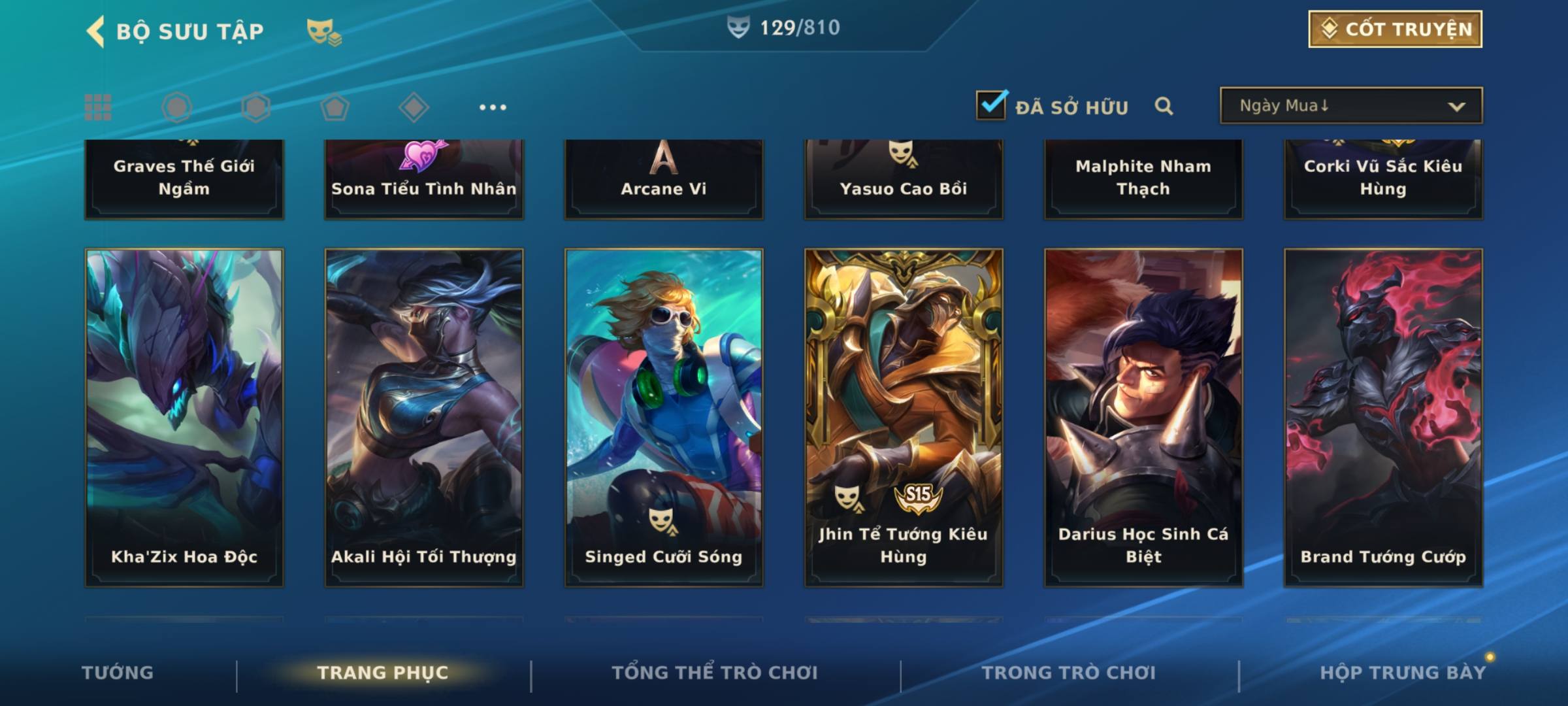This screenshot has width=1568, height=706.
Task: Click the golden mask with coins icon
Action: (x=323, y=31)
